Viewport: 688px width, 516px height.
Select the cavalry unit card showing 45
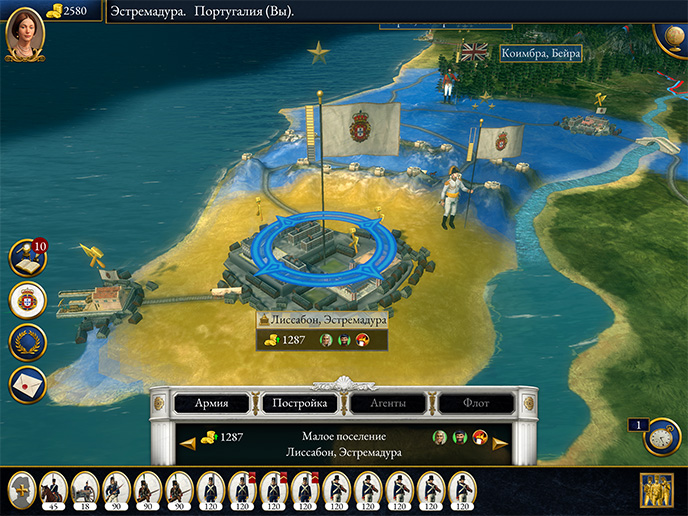point(53,489)
